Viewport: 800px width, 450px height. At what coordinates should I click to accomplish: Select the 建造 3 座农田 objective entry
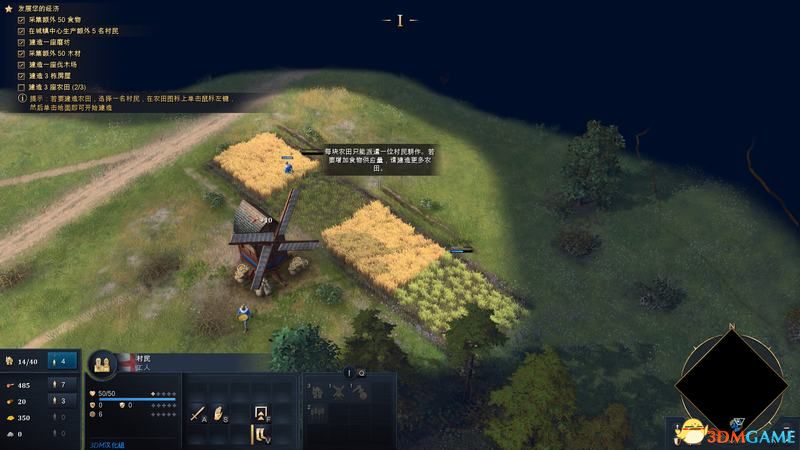click(x=58, y=87)
